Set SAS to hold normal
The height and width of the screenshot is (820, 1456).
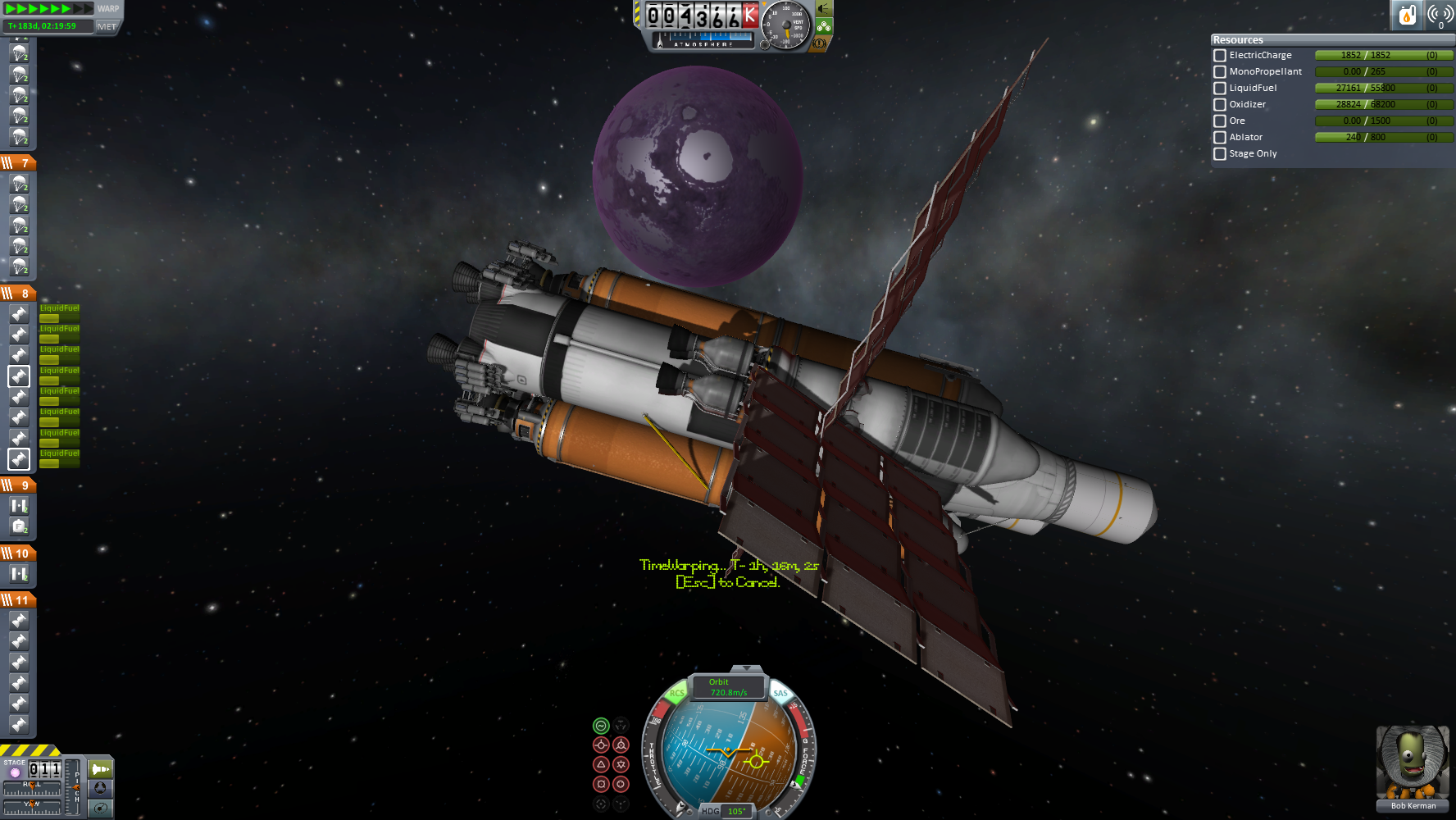(601, 764)
